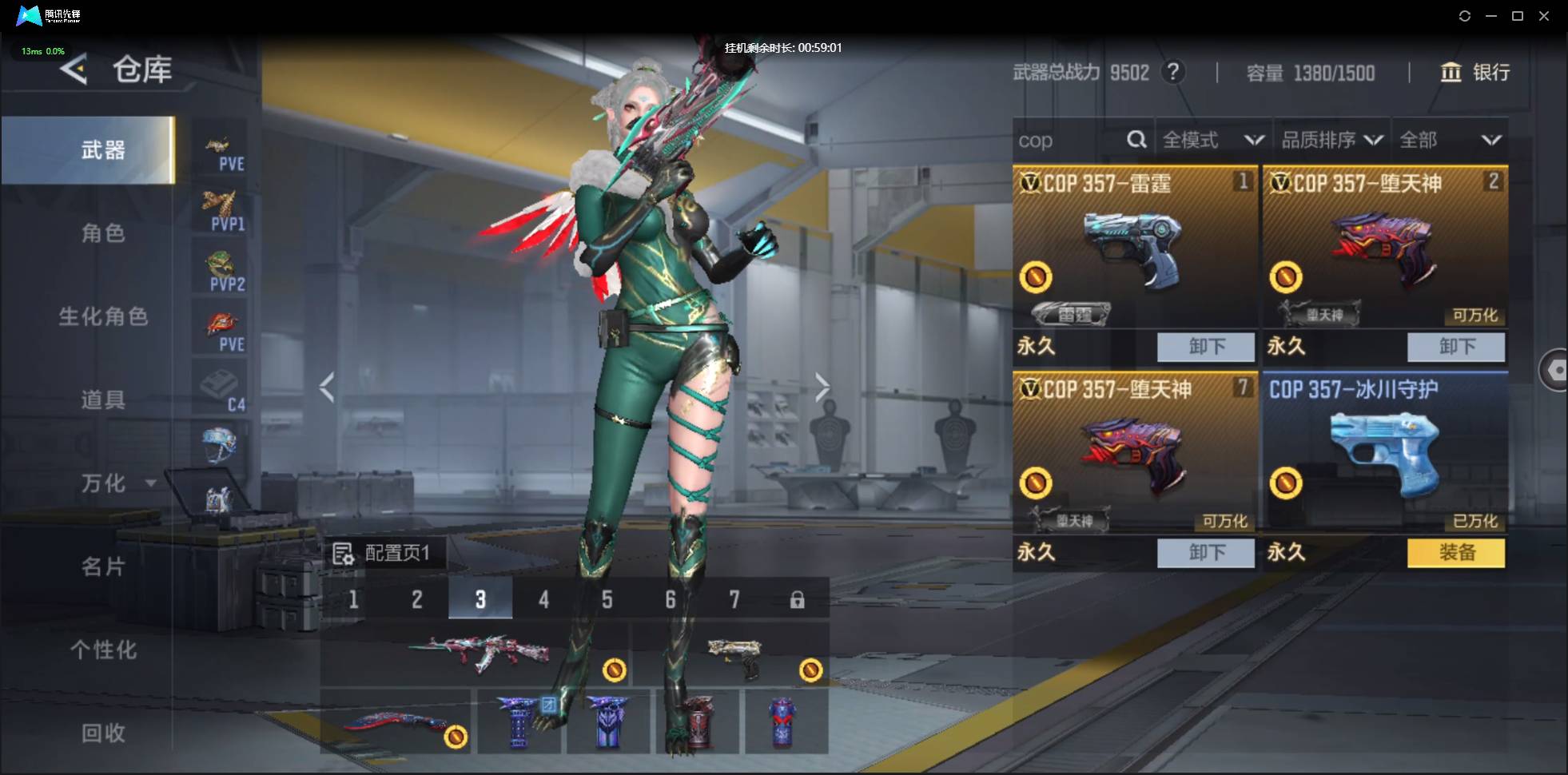
Task: Open the 品质排序 sort dropdown
Action: tap(1331, 141)
